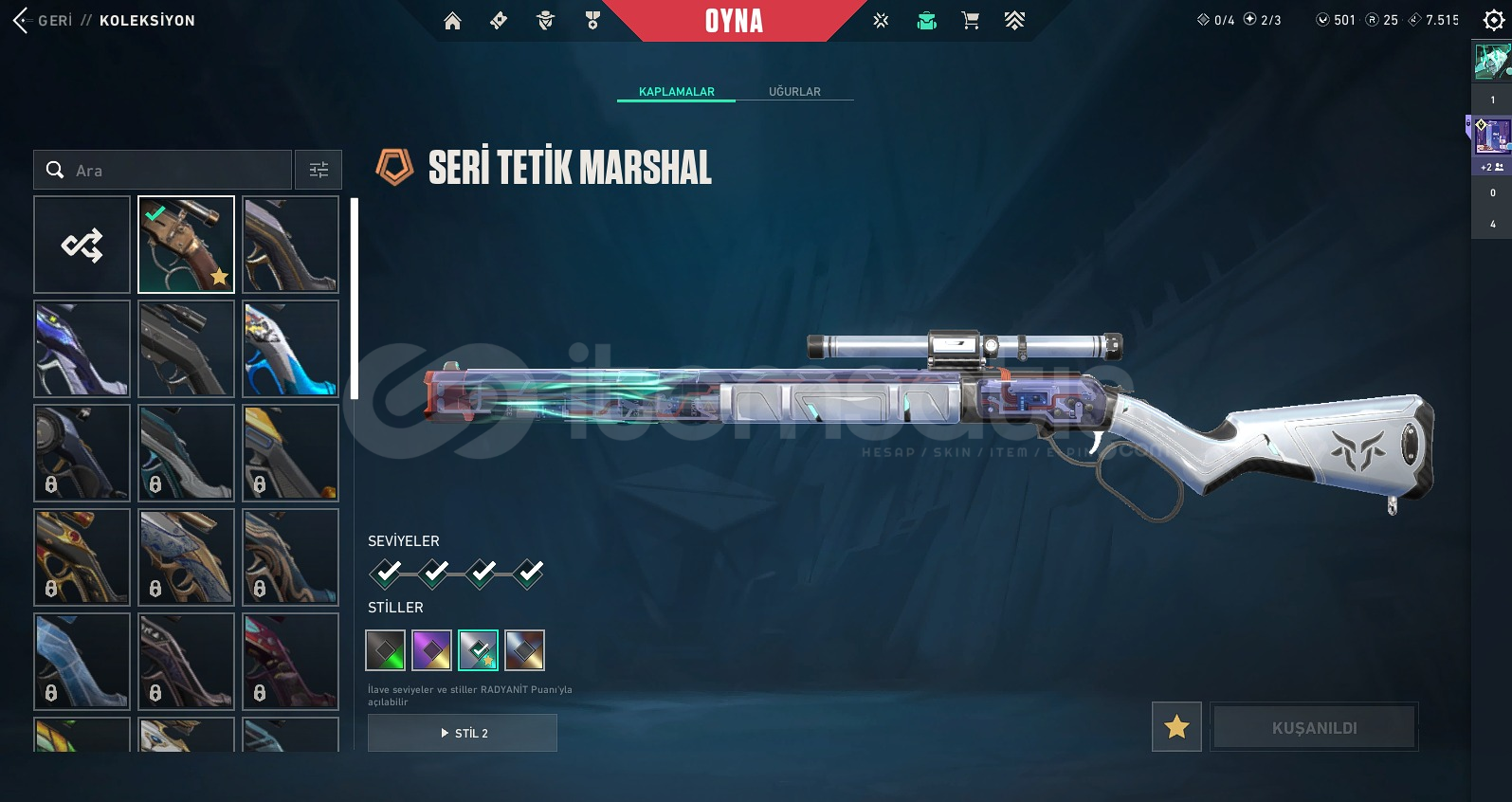This screenshot has width=1512, height=802.
Task: Click the KUŞANILDI equip button
Action: click(1314, 727)
